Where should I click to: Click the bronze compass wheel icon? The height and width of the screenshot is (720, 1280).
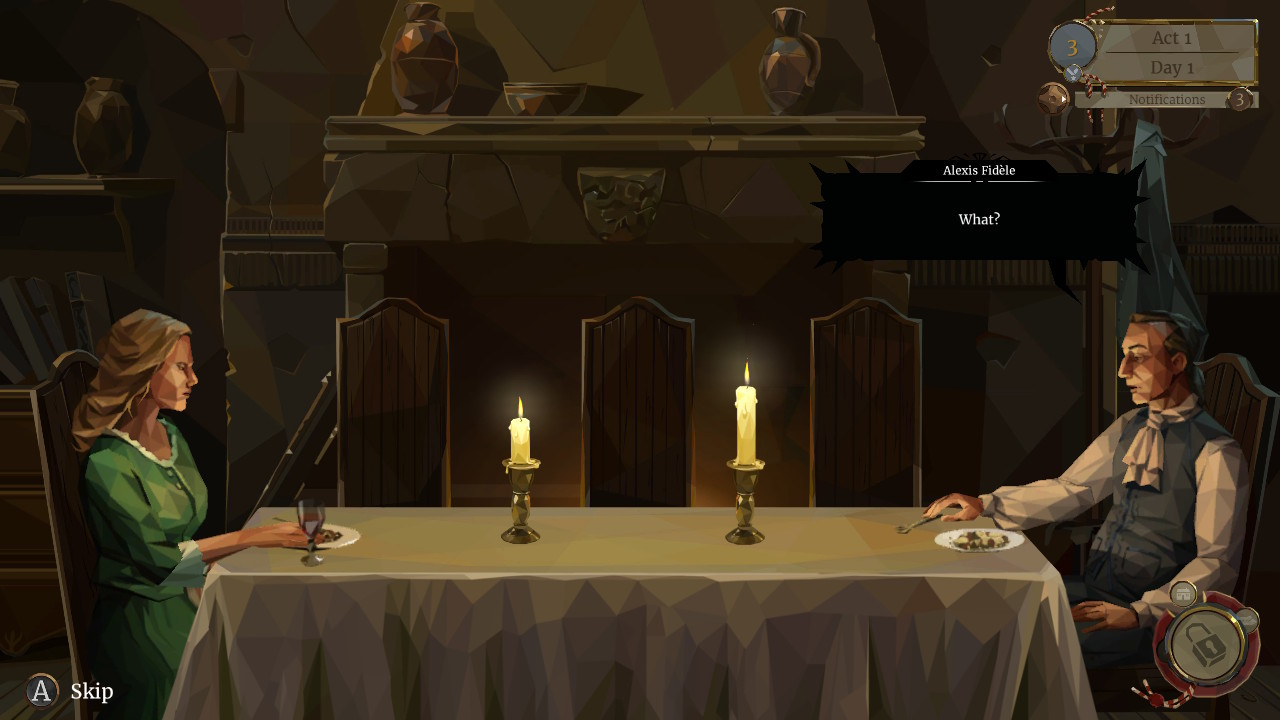(1052, 98)
